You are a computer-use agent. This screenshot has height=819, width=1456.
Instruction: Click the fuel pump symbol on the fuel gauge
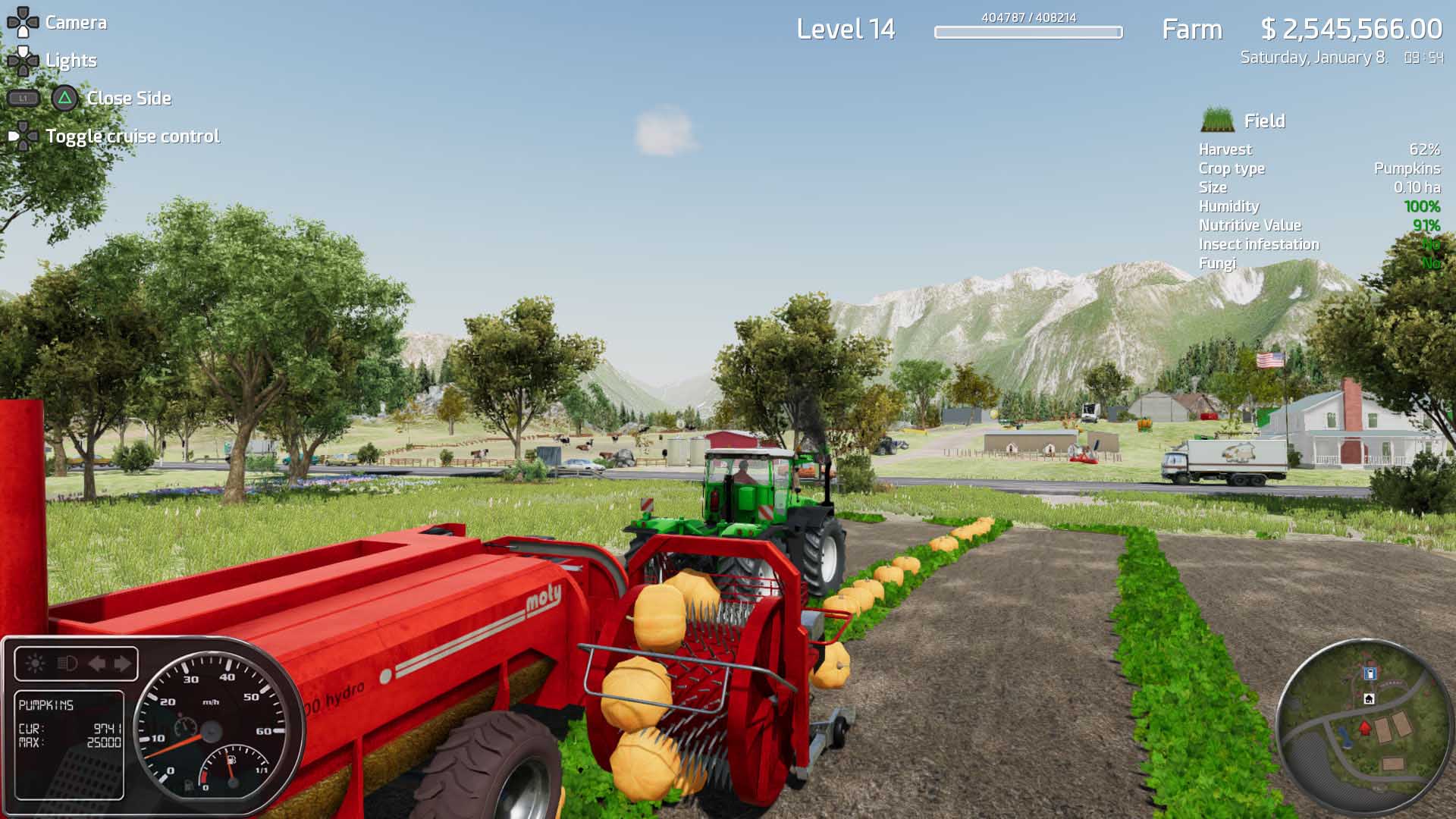pos(231,759)
